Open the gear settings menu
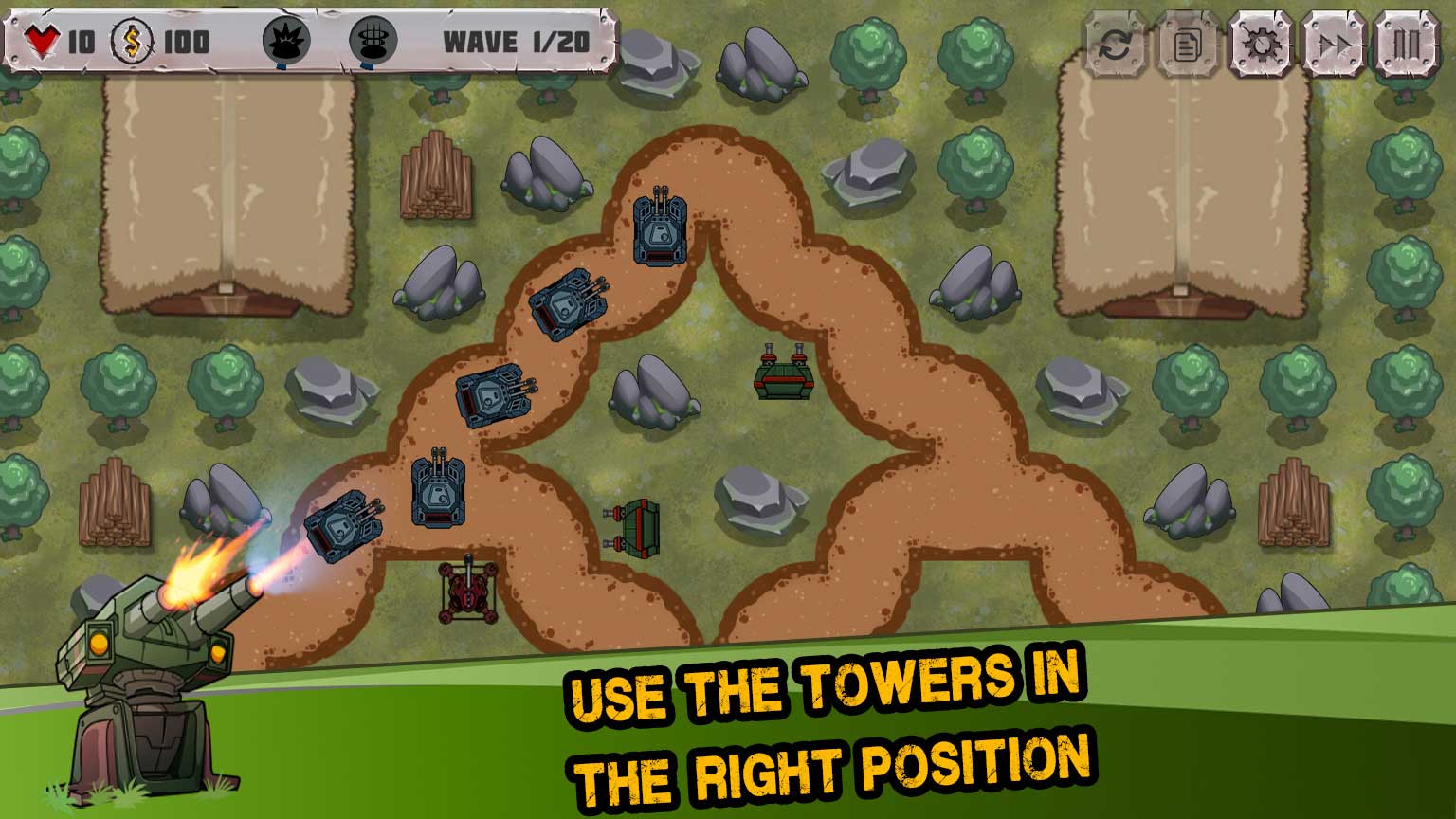The width and height of the screenshot is (1456, 819). 1261,44
